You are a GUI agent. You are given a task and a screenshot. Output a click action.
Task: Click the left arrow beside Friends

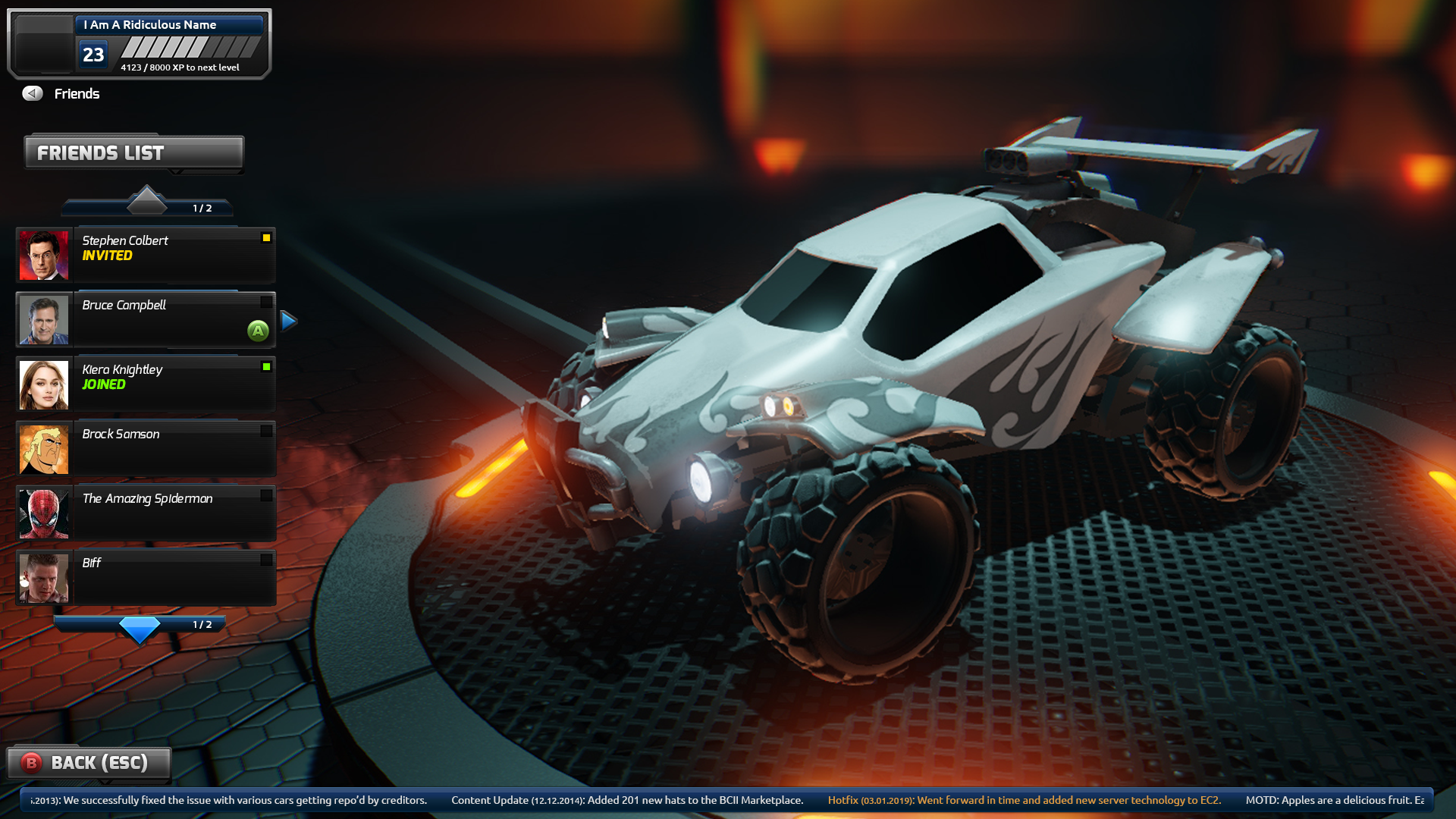pos(33,93)
